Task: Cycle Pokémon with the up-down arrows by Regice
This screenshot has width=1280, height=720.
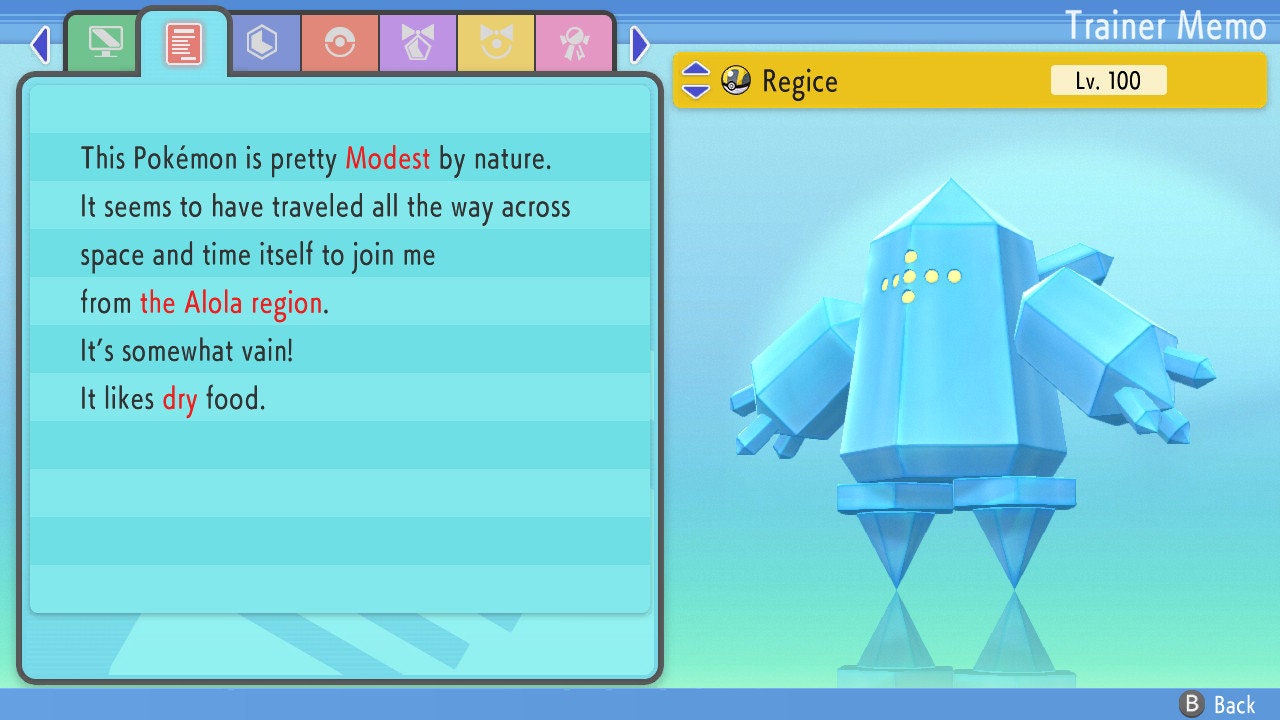Action: pyautogui.click(x=696, y=81)
